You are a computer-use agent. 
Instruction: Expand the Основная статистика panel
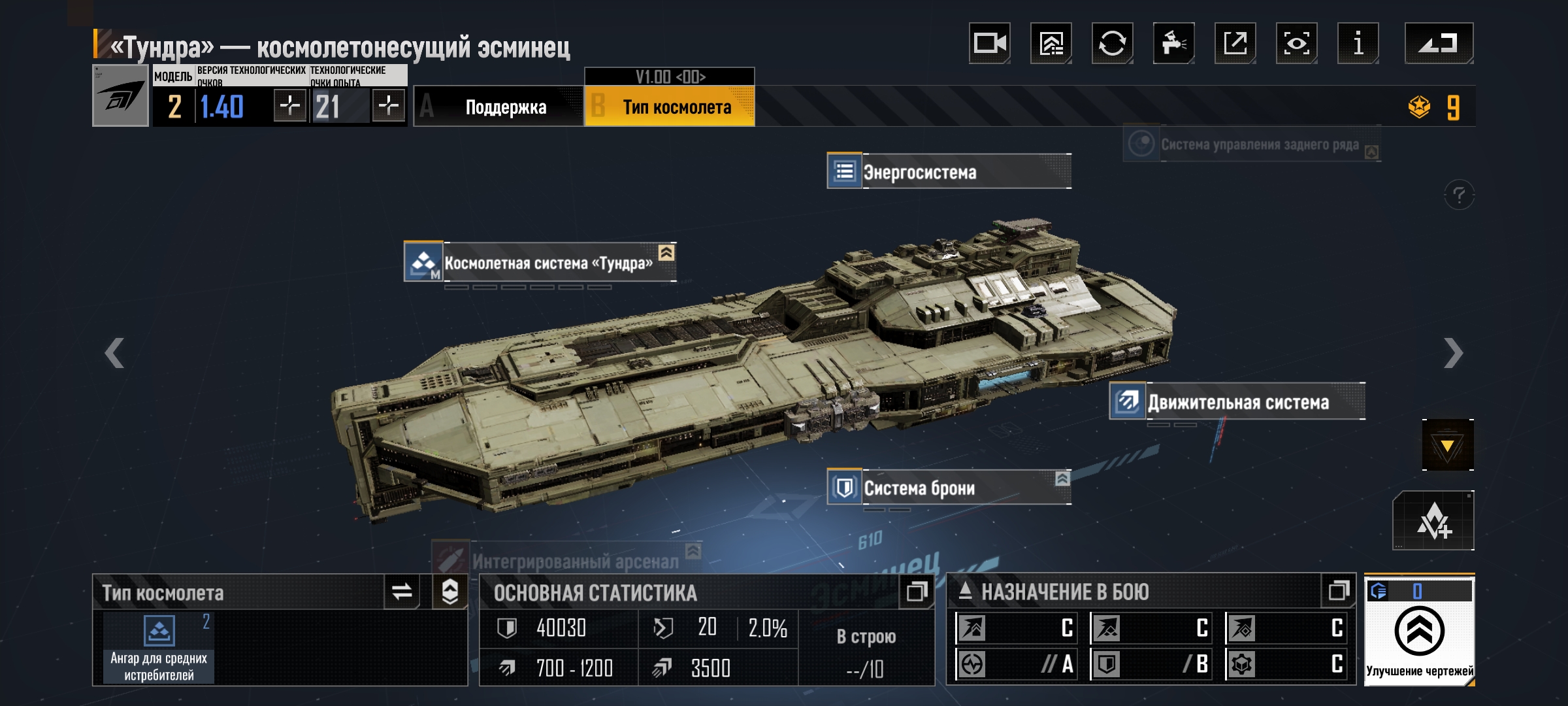coord(917,592)
